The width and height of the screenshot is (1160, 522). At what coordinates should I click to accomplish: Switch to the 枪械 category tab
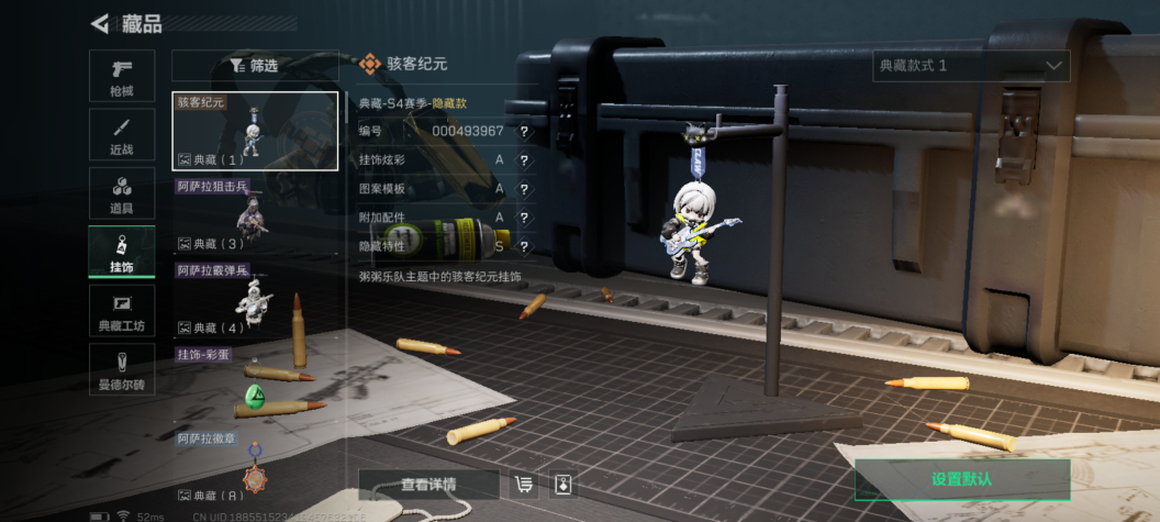[x=122, y=76]
